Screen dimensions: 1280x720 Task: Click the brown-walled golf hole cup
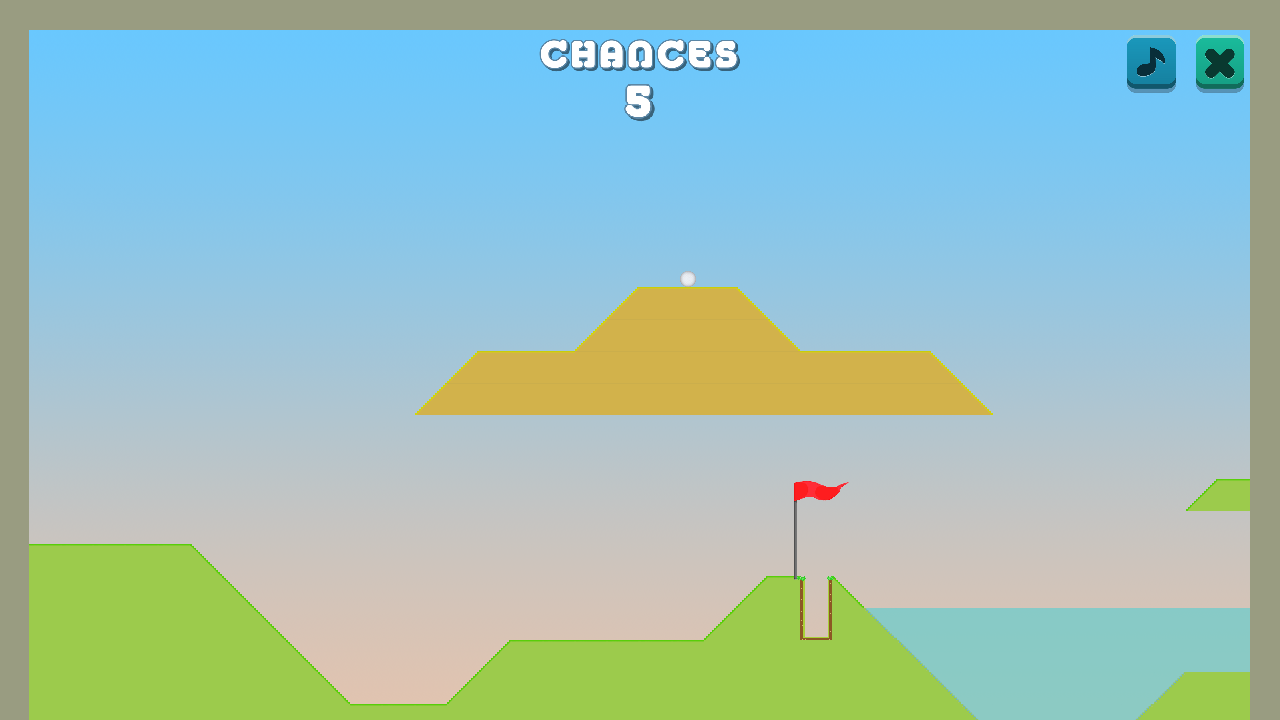click(x=815, y=610)
